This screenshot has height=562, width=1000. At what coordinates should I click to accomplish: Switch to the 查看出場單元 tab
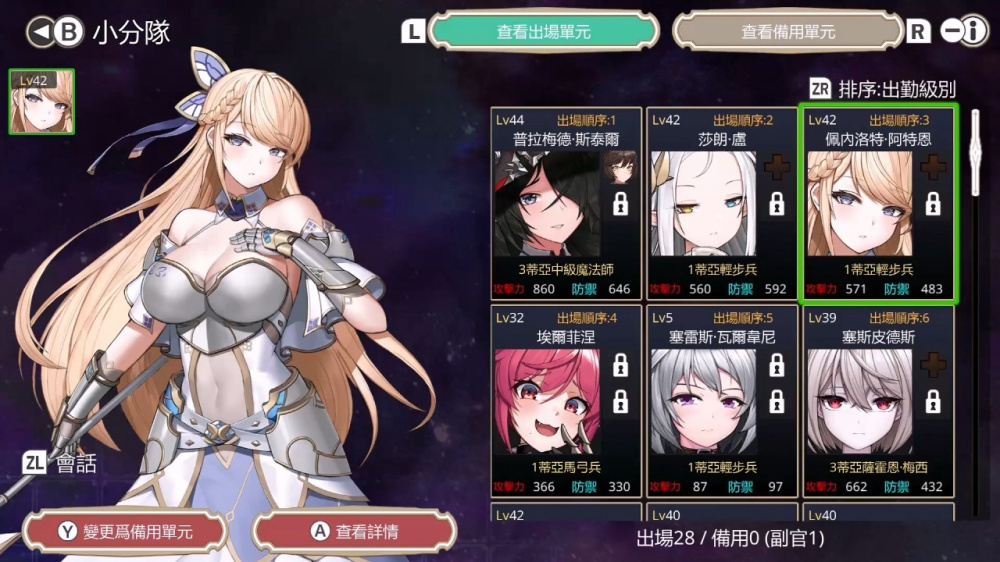(543, 31)
